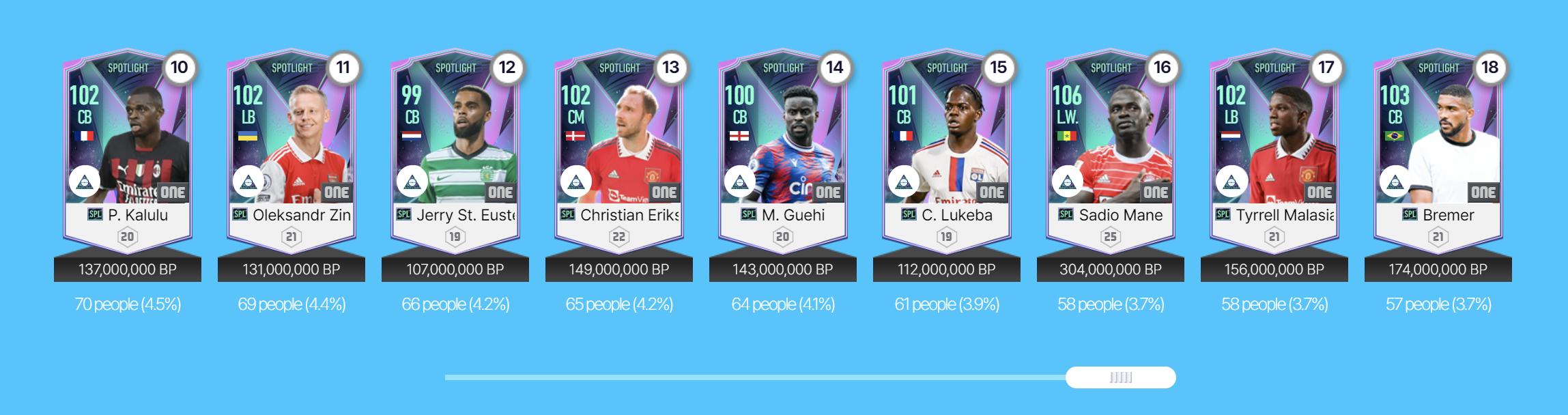
Task: Click the Christian Eriksen Spotlight card
Action: pyautogui.click(x=619, y=152)
